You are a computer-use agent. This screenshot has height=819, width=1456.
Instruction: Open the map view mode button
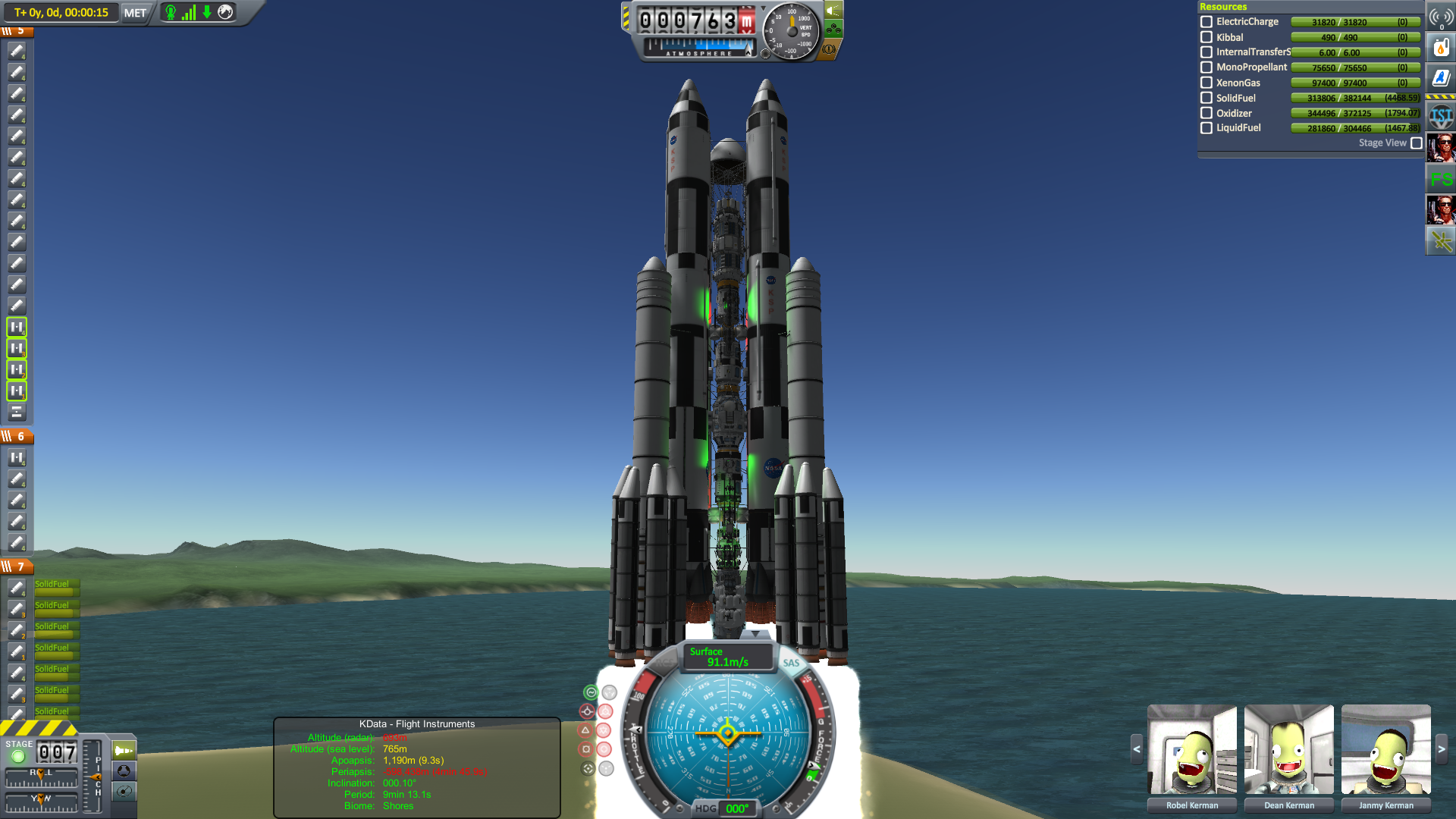(124, 792)
